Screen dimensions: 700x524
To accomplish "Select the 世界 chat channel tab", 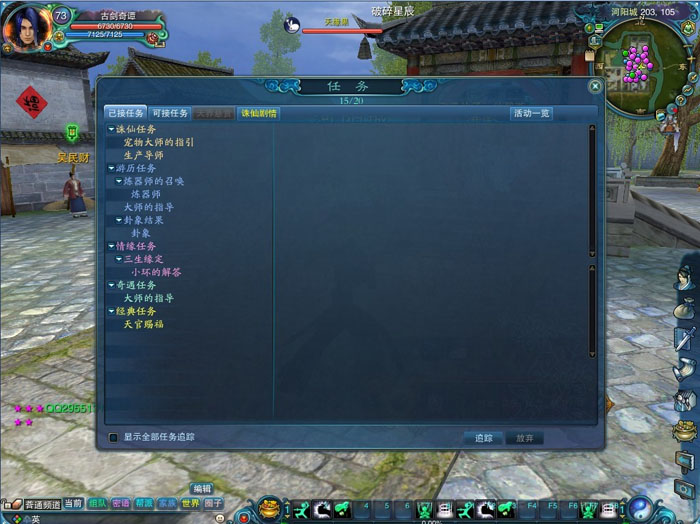I will tap(191, 504).
